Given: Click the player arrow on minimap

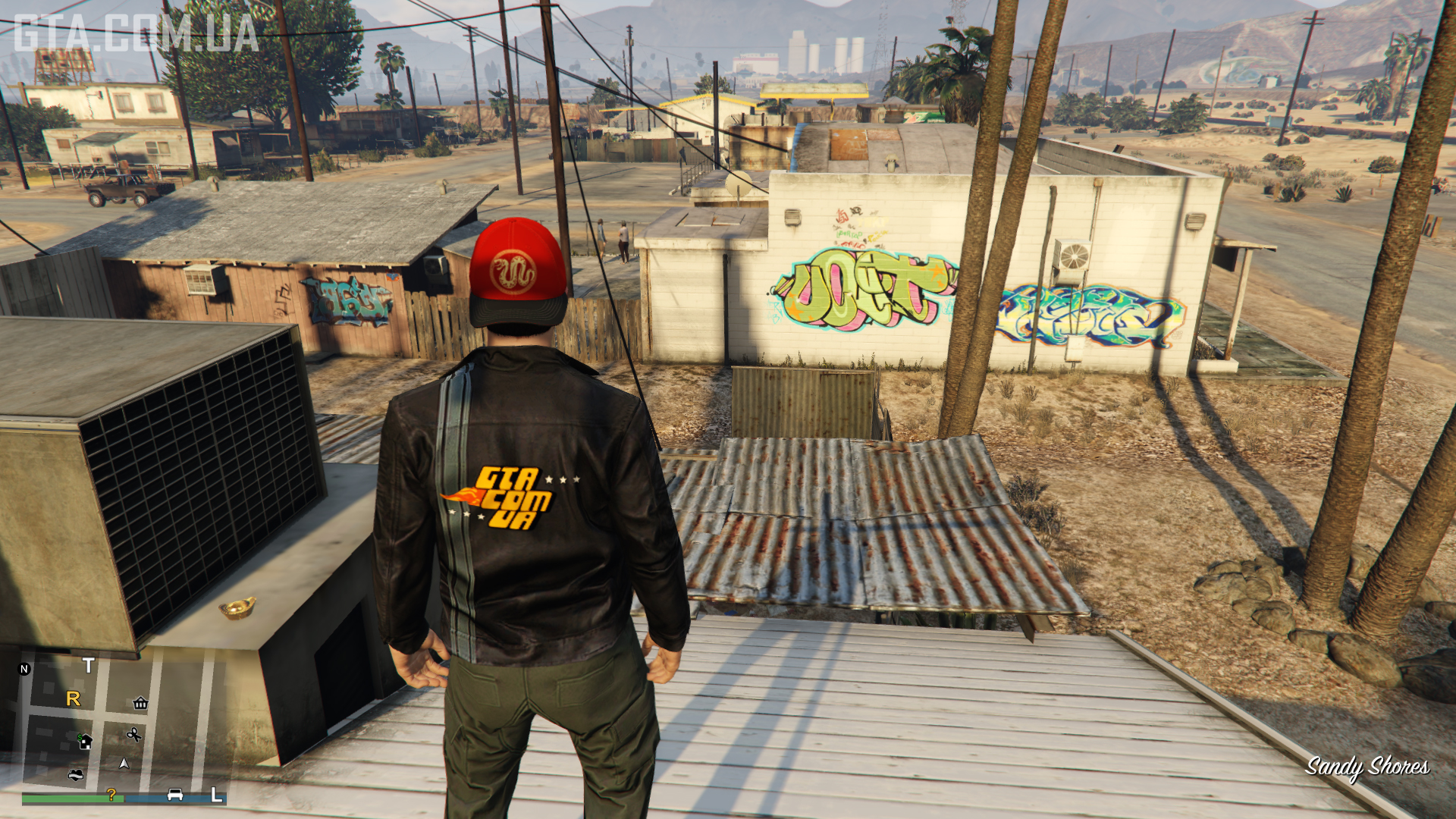Looking at the screenshot, I should tap(124, 764).
